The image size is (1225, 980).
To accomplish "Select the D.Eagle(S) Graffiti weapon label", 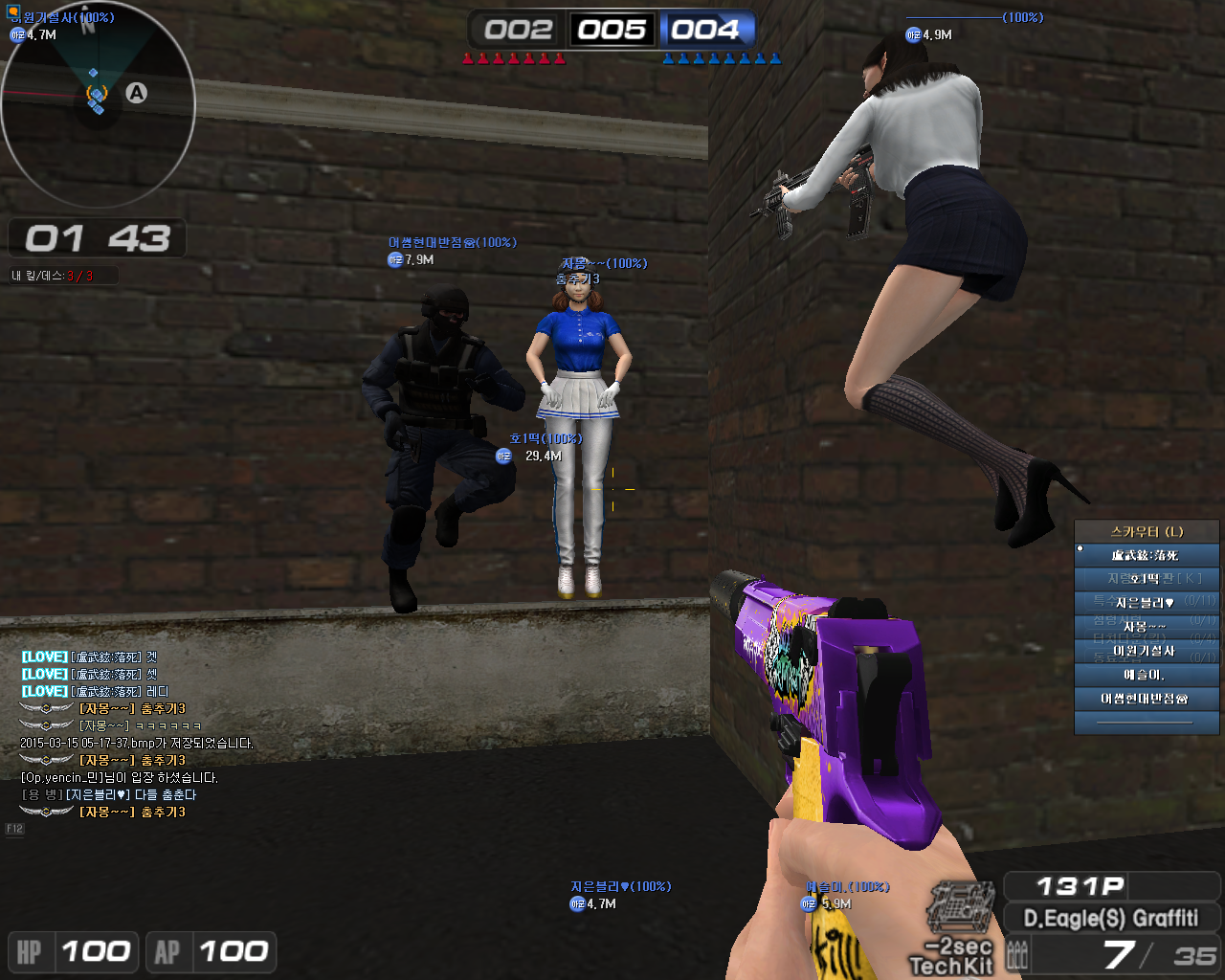I will click(x=1111, y=919).
